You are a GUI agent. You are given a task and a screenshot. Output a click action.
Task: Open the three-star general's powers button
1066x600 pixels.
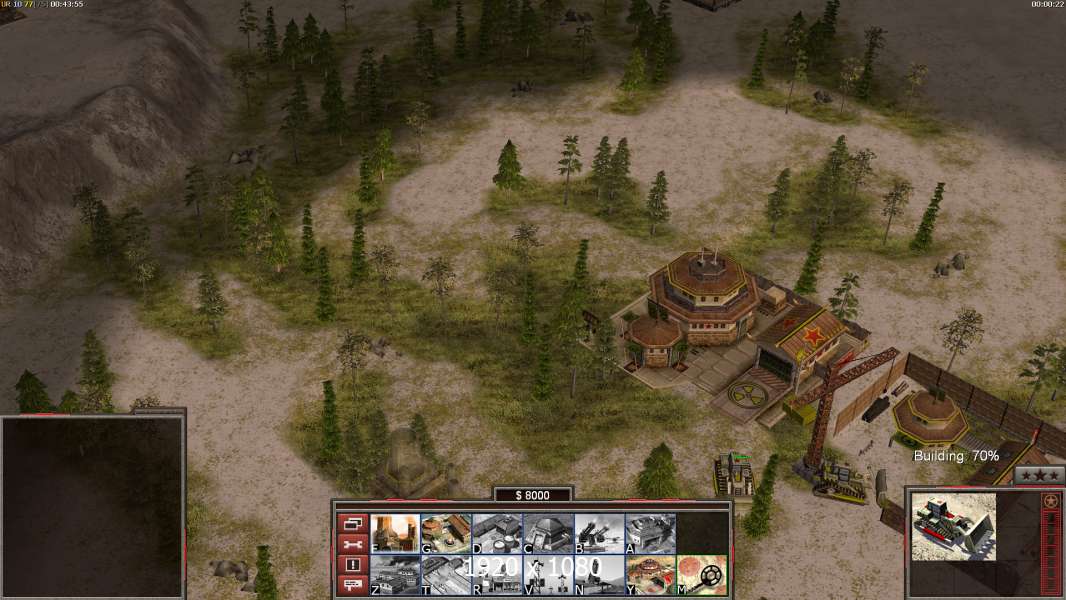coord(1039,475)
